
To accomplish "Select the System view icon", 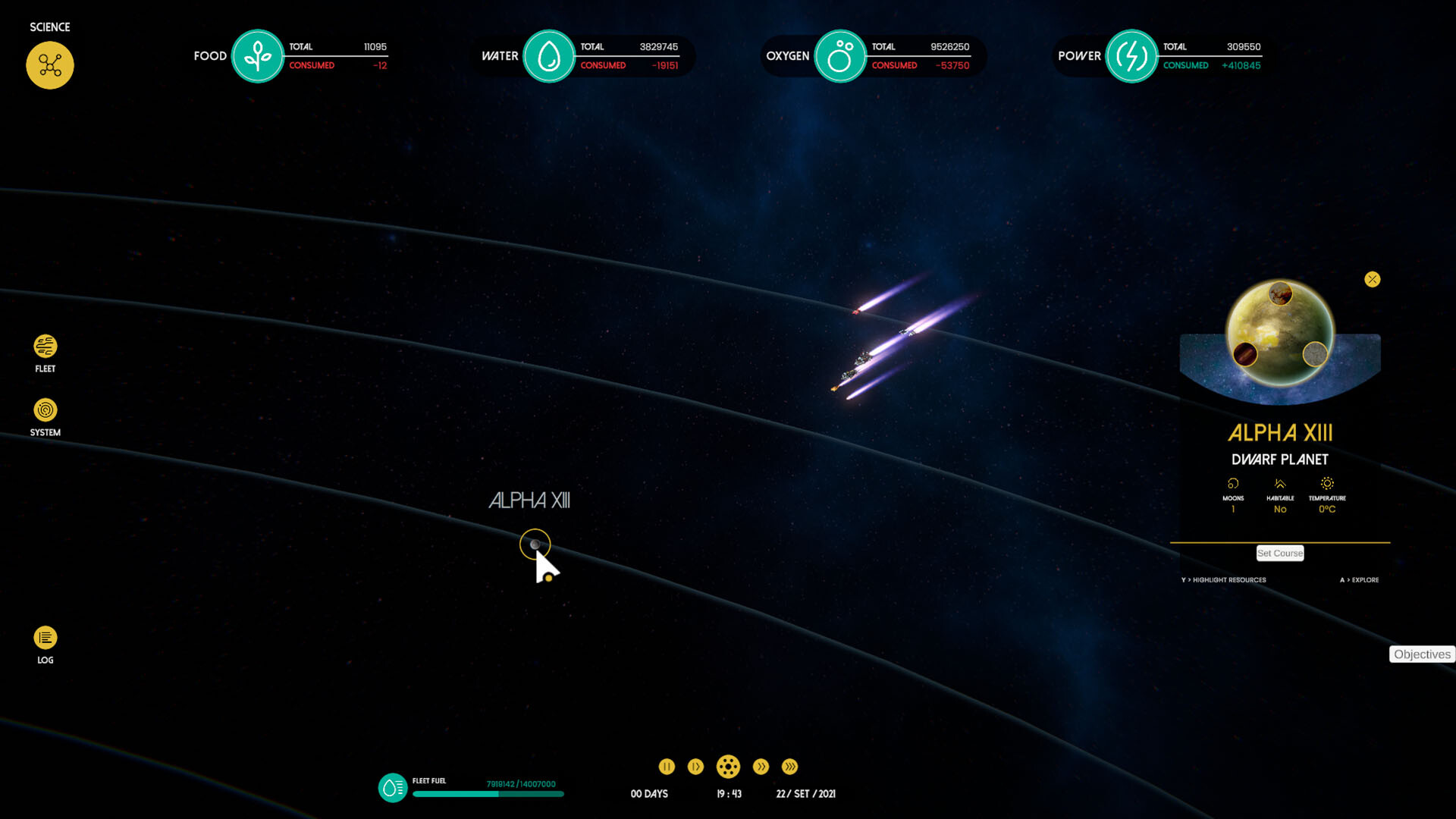I will (x=45, y=410).
